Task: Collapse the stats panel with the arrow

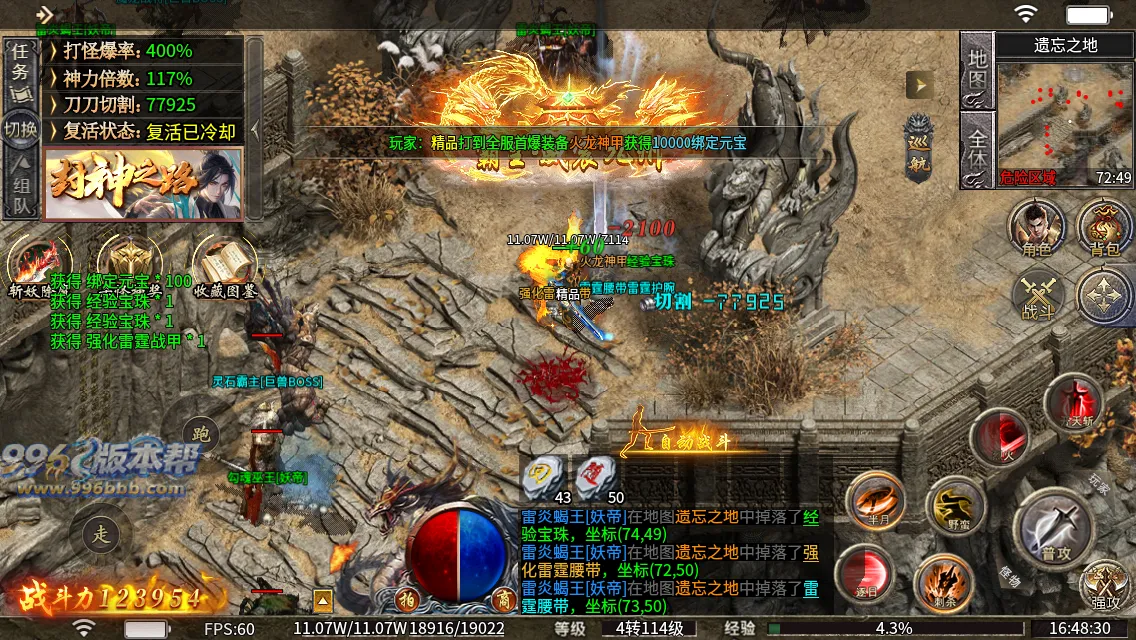Action: pyautogui.click(x=255, y=128)
